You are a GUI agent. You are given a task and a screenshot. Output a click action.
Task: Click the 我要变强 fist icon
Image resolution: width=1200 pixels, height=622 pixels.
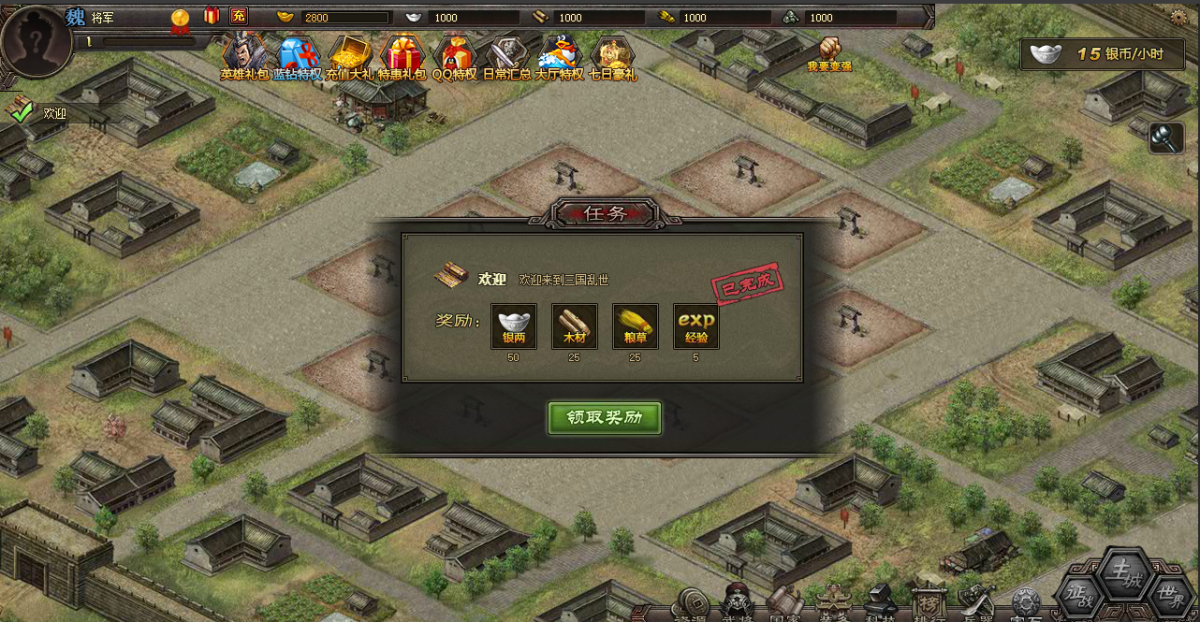(x=830, y=50)
